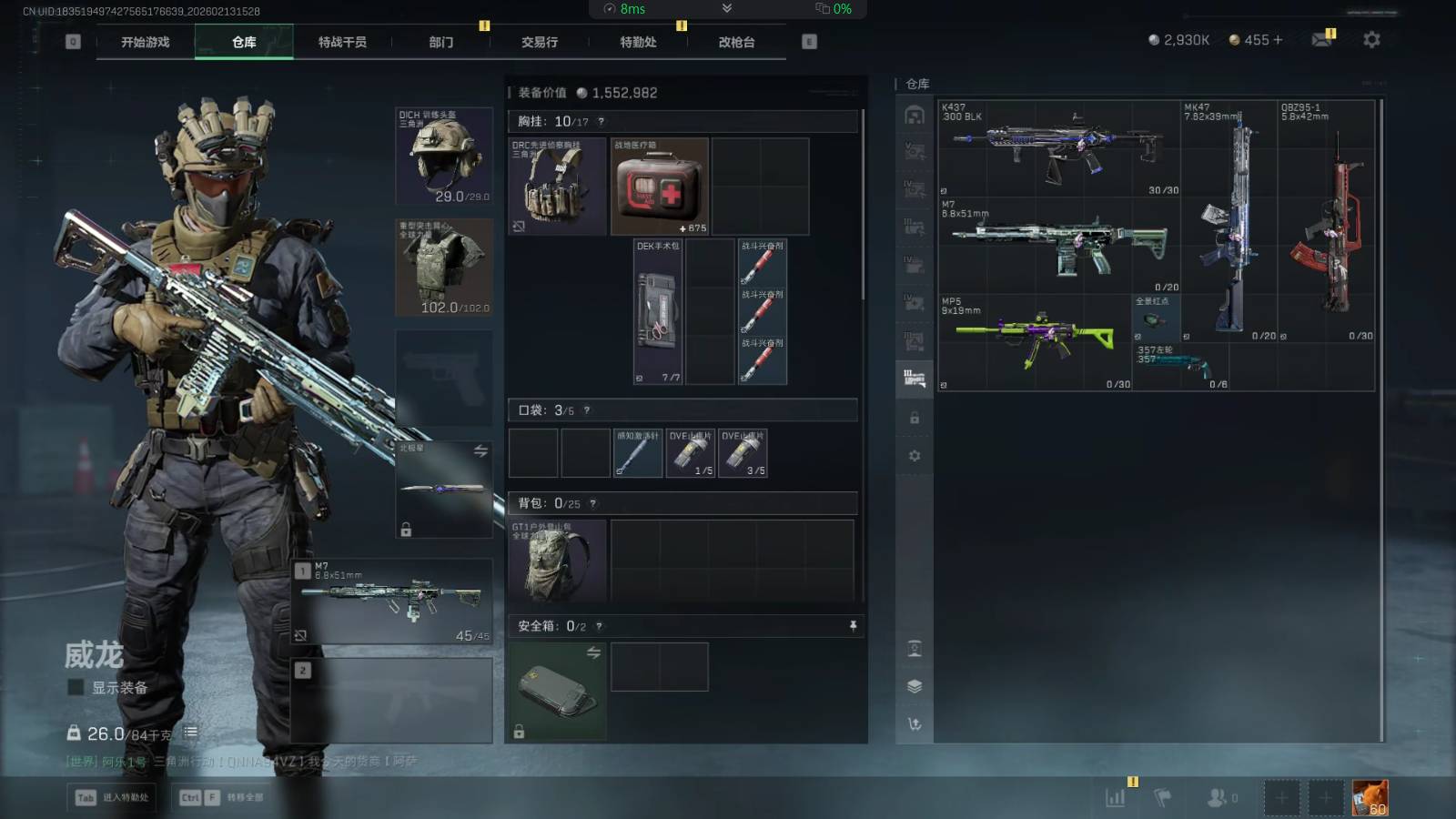The image size is (1456, 819).
Task: Select the heavy assault body armor slot
Action: (x=444, y=267)
